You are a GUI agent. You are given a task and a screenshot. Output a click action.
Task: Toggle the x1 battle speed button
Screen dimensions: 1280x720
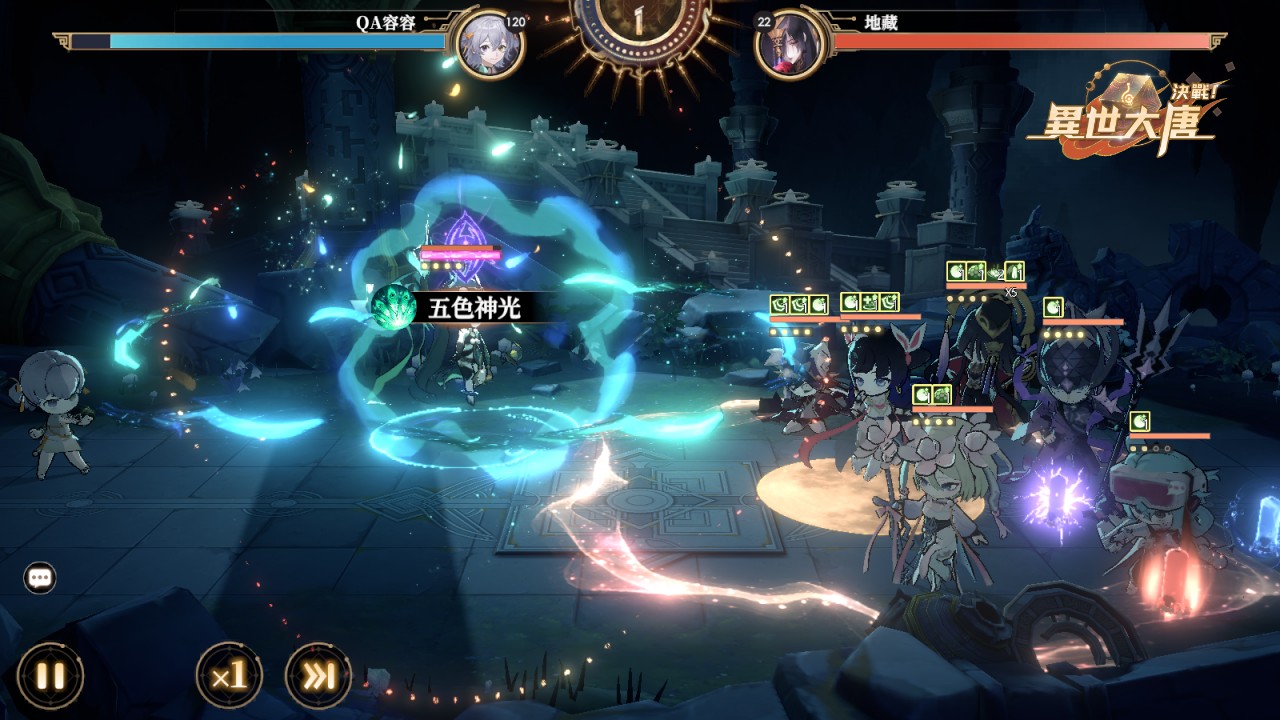(229, 676)
